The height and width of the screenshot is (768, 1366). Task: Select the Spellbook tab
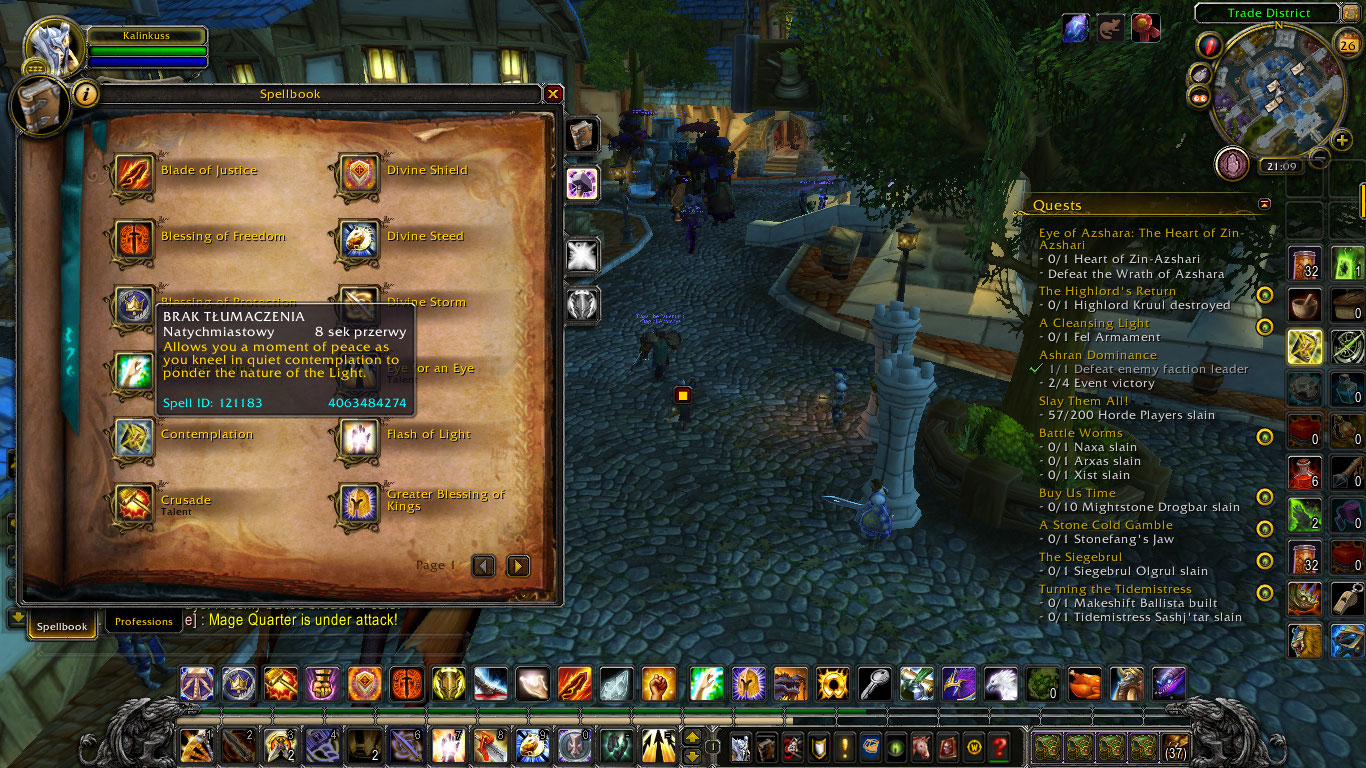62,625
